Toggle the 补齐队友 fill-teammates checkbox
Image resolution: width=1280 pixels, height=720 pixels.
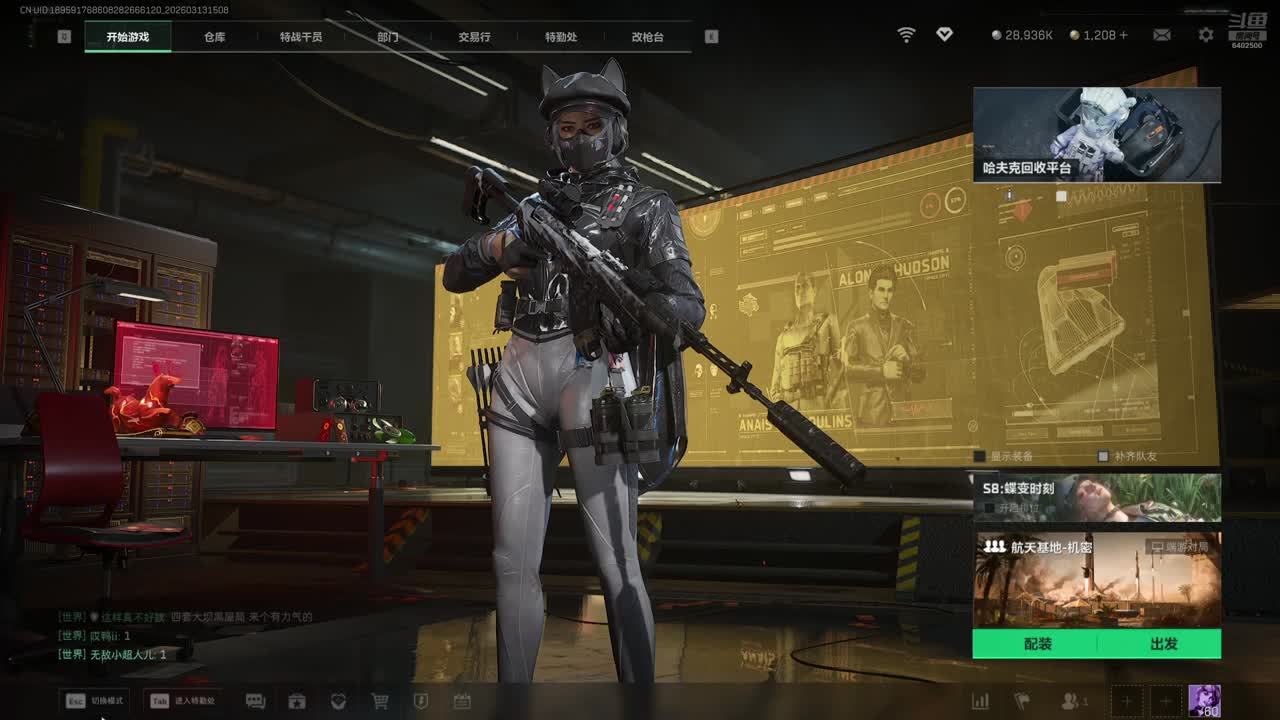click(1103, 456)
